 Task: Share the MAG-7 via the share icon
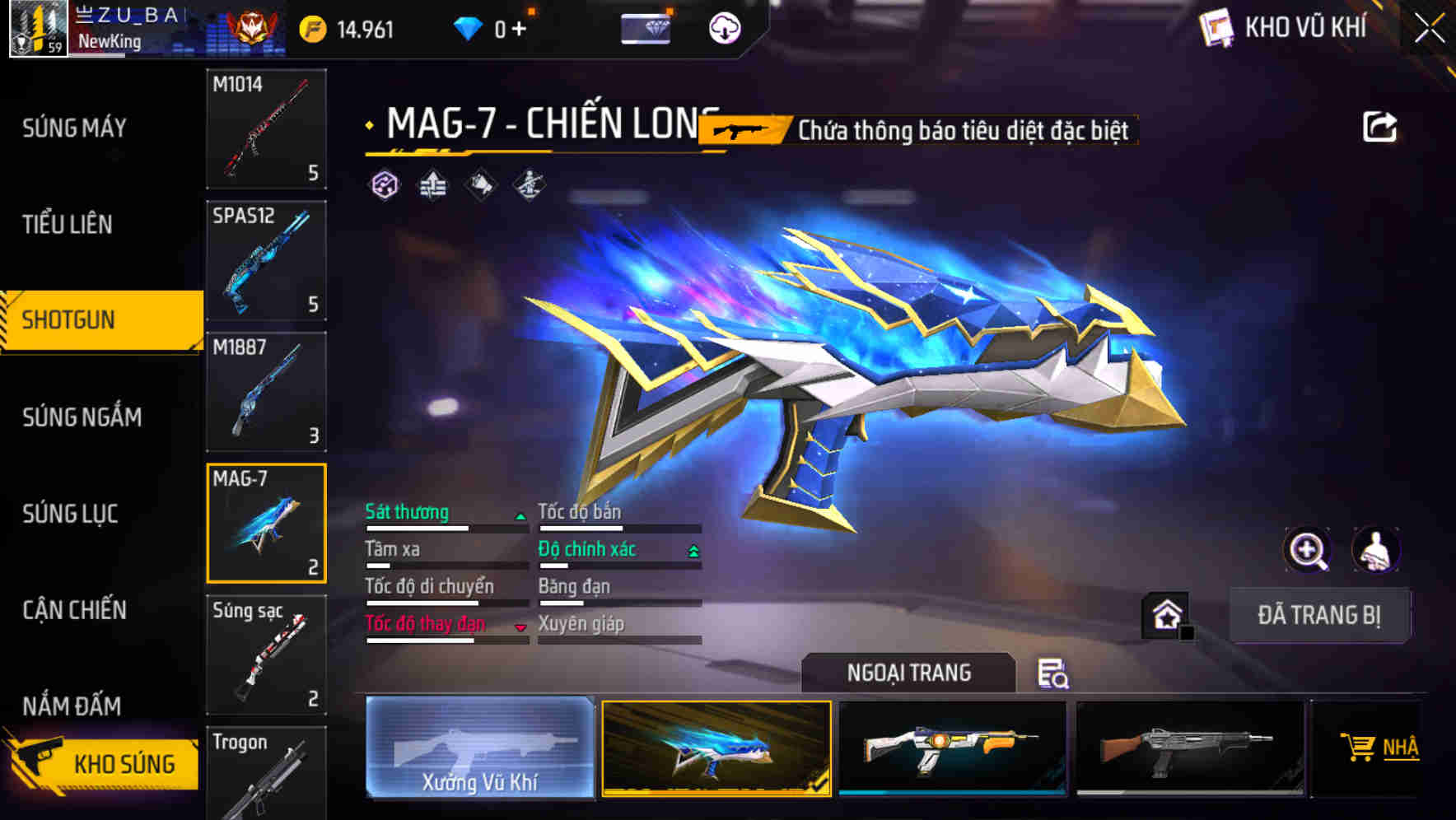tap(1381, 125)
